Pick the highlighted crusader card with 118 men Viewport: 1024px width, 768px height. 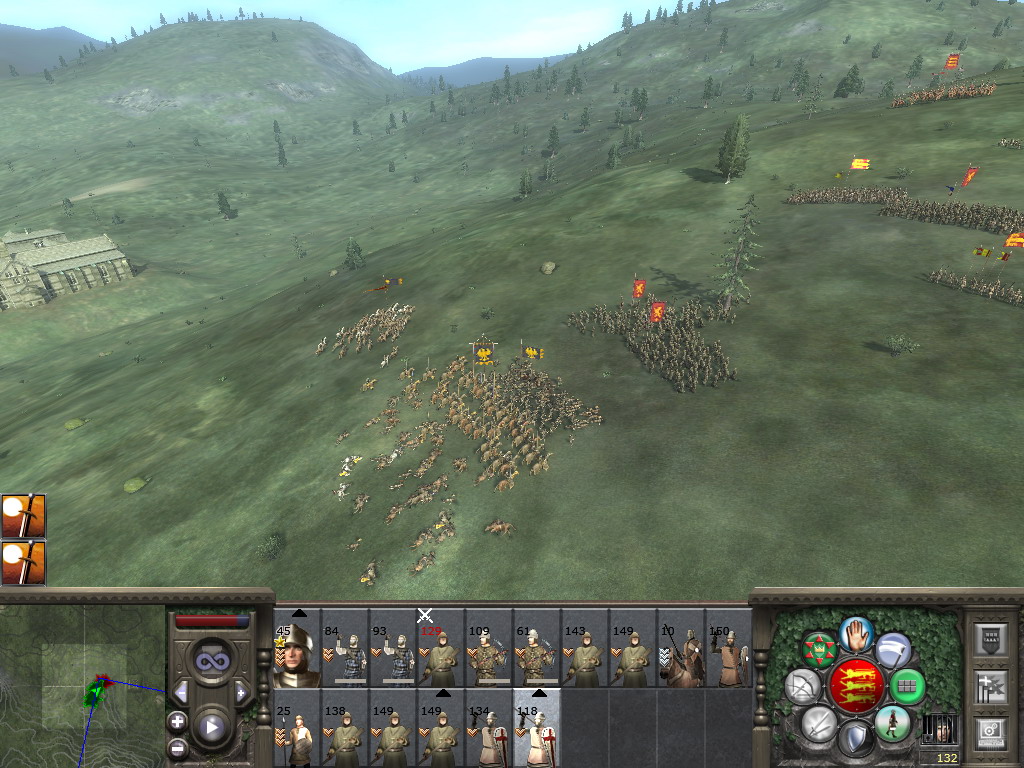pos(537,732)
